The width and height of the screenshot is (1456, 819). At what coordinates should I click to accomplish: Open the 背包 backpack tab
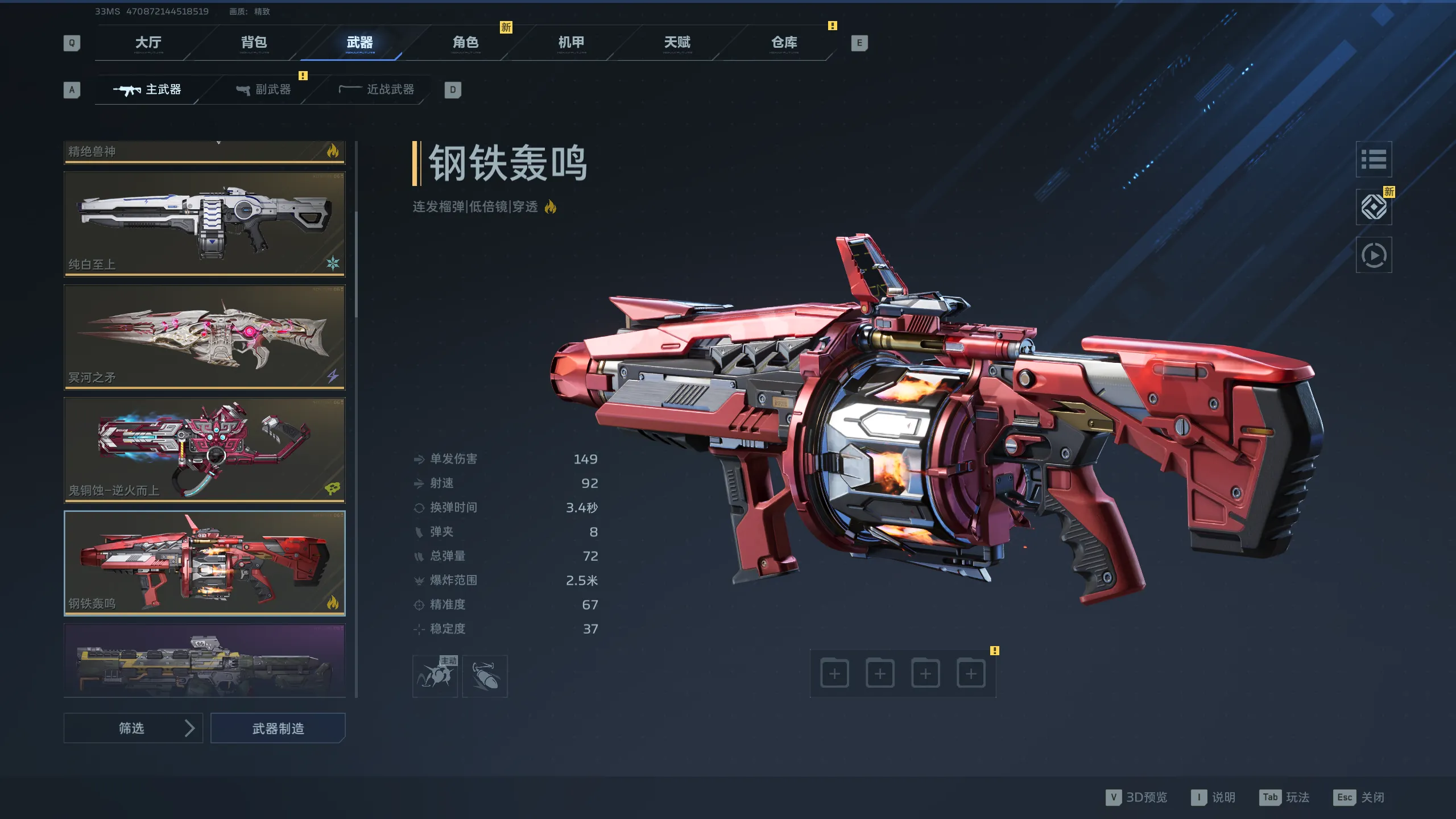coord(254,43)
